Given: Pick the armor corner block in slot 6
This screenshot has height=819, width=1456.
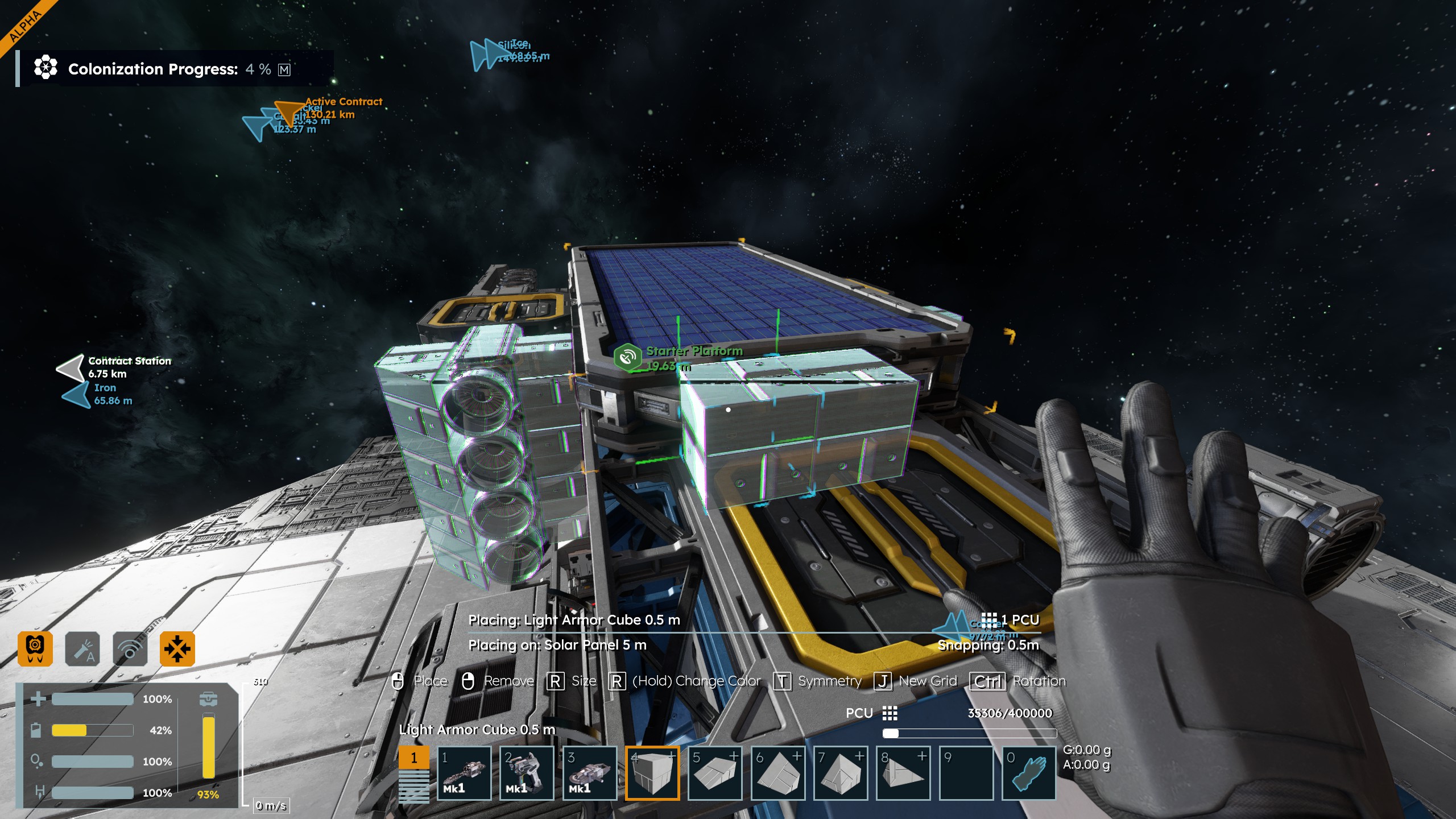Looking at the screenshot, I should pos(778,773).
